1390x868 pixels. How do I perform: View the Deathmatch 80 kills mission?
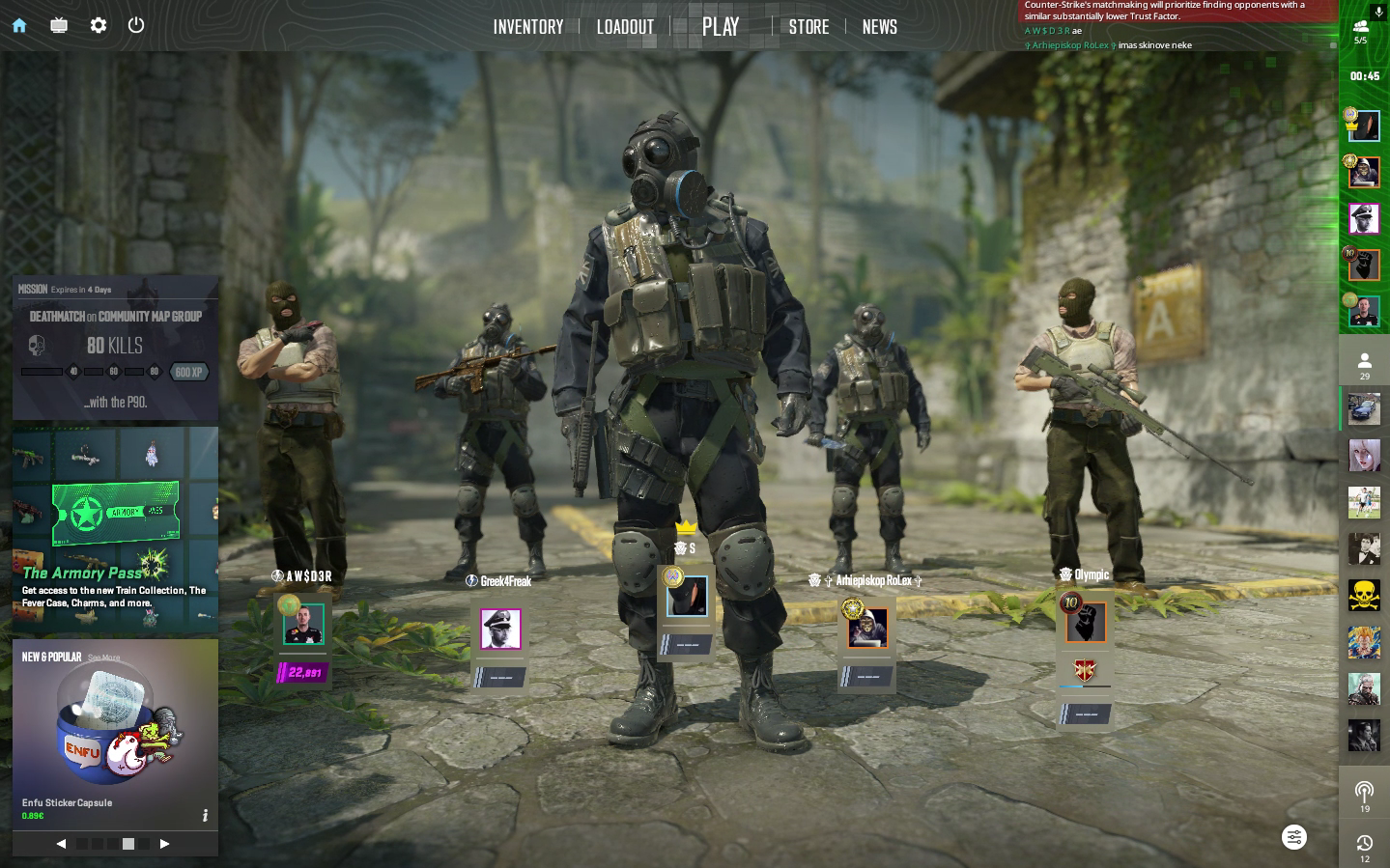[x=115, y=348]
